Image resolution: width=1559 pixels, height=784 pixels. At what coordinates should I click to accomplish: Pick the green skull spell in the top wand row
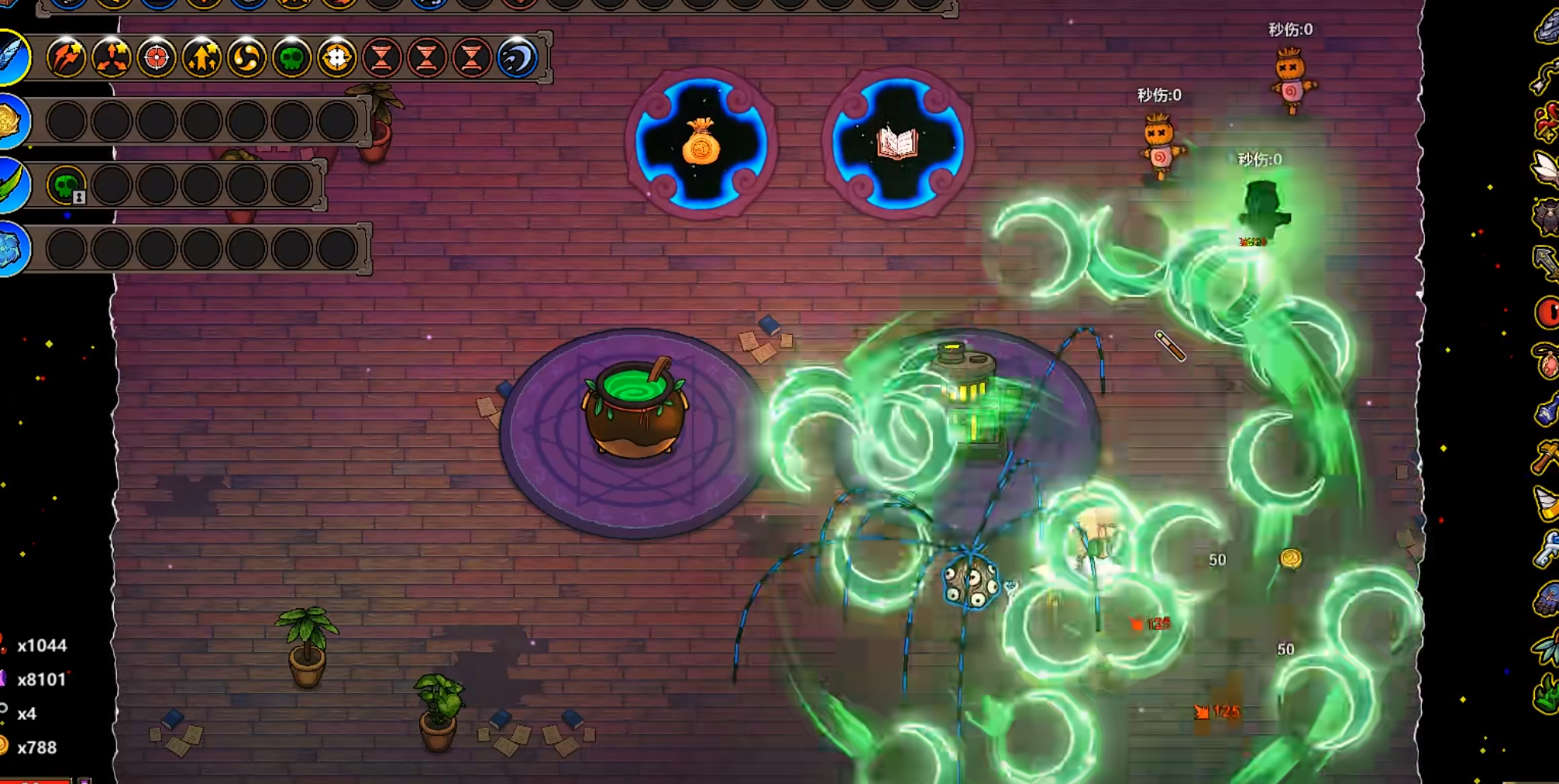point(291,57)
